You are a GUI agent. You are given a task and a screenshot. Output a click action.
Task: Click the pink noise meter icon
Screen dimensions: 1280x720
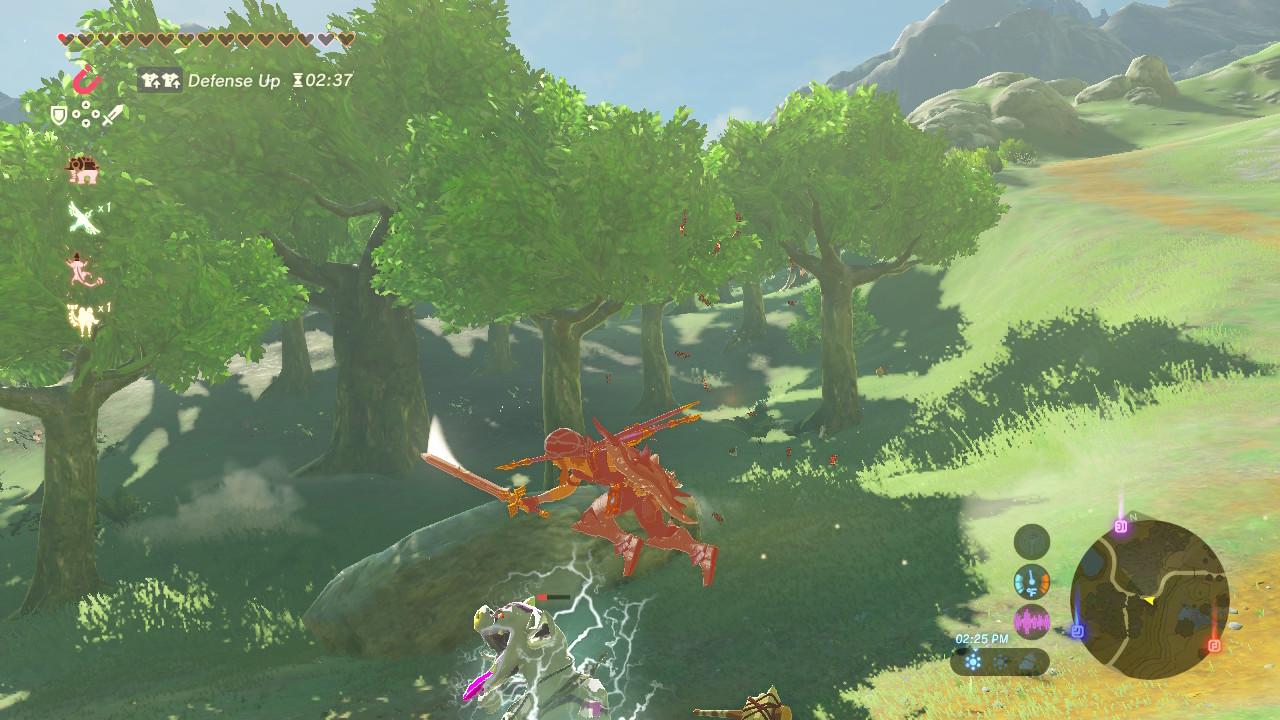pos(1032,621)
